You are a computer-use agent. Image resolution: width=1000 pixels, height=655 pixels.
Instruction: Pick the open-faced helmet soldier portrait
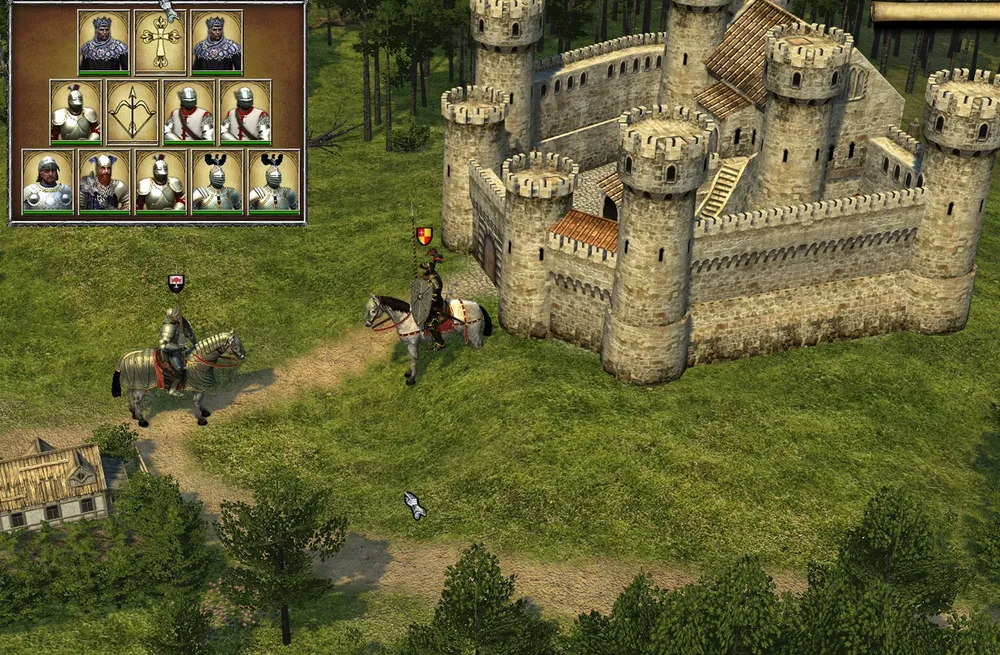click(48, 181)
